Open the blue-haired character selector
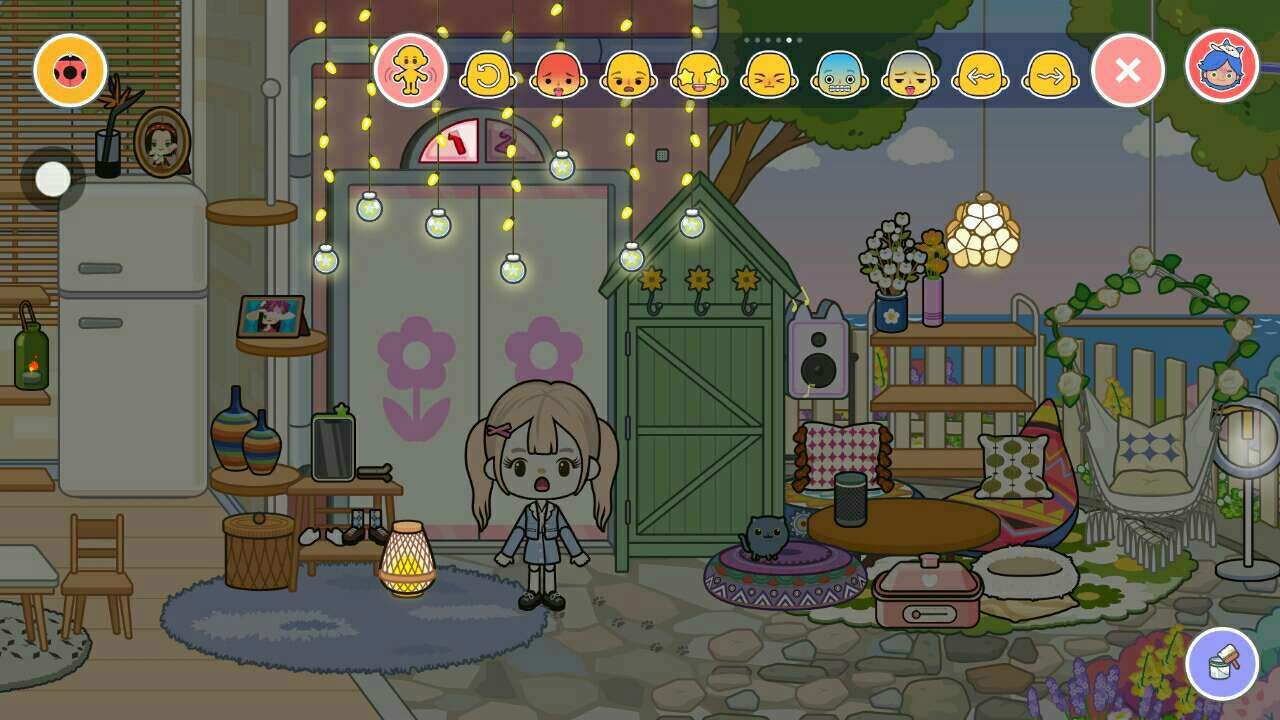This screenshot has width=1280, height=720. click(1221, 66)
